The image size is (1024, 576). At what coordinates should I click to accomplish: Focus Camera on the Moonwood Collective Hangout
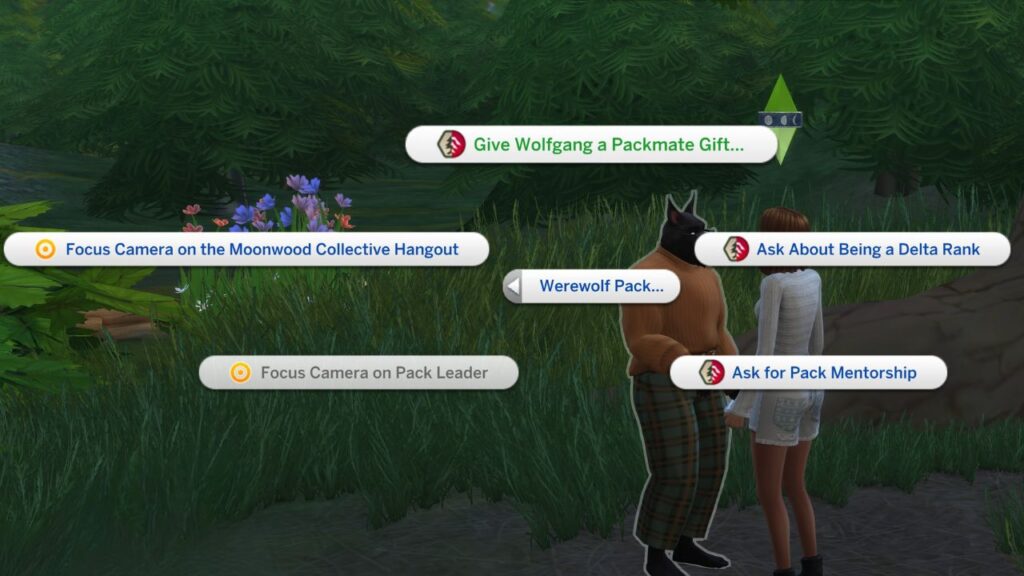247,249
